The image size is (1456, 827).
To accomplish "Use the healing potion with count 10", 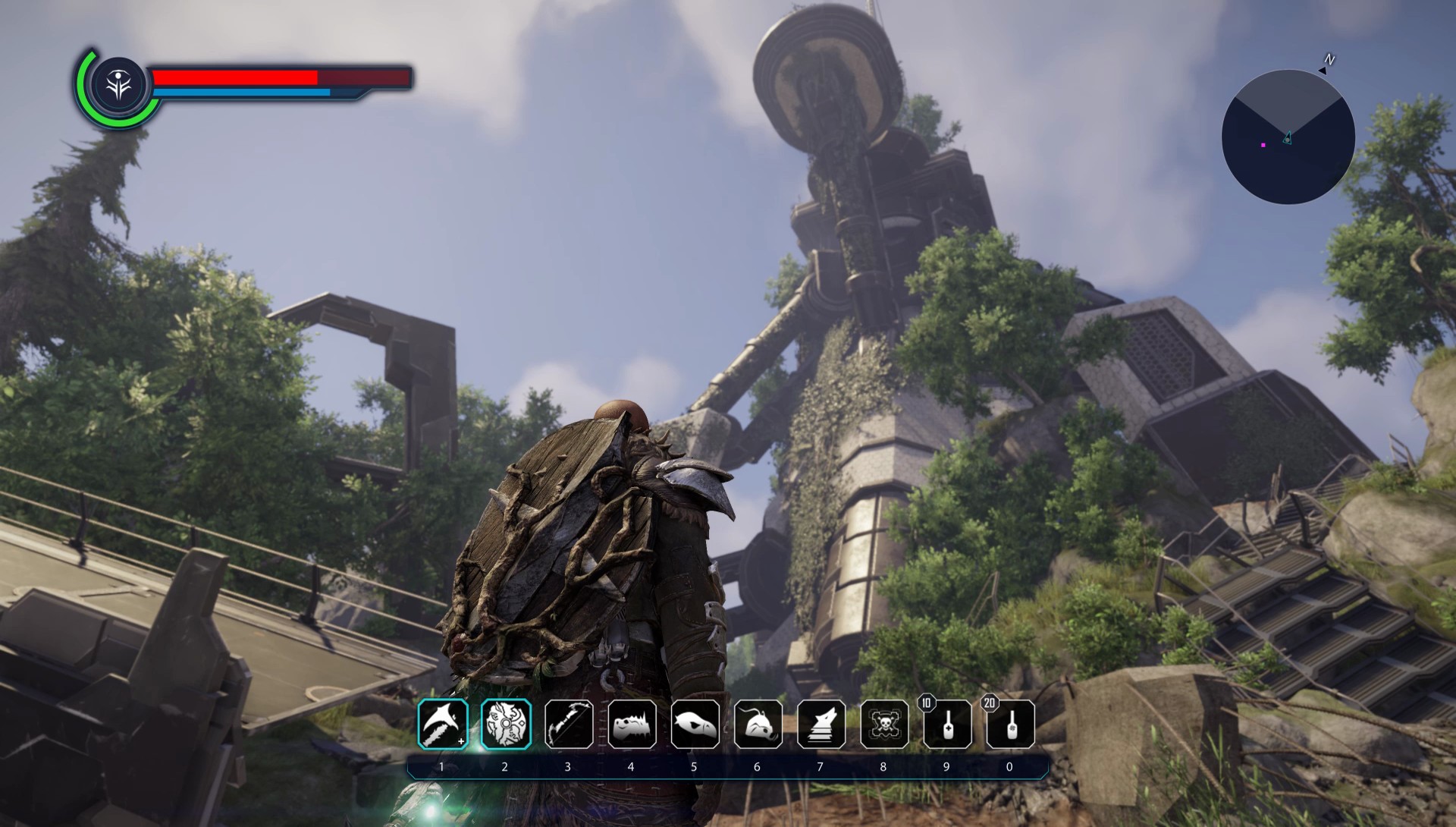I will coord(947,725).
